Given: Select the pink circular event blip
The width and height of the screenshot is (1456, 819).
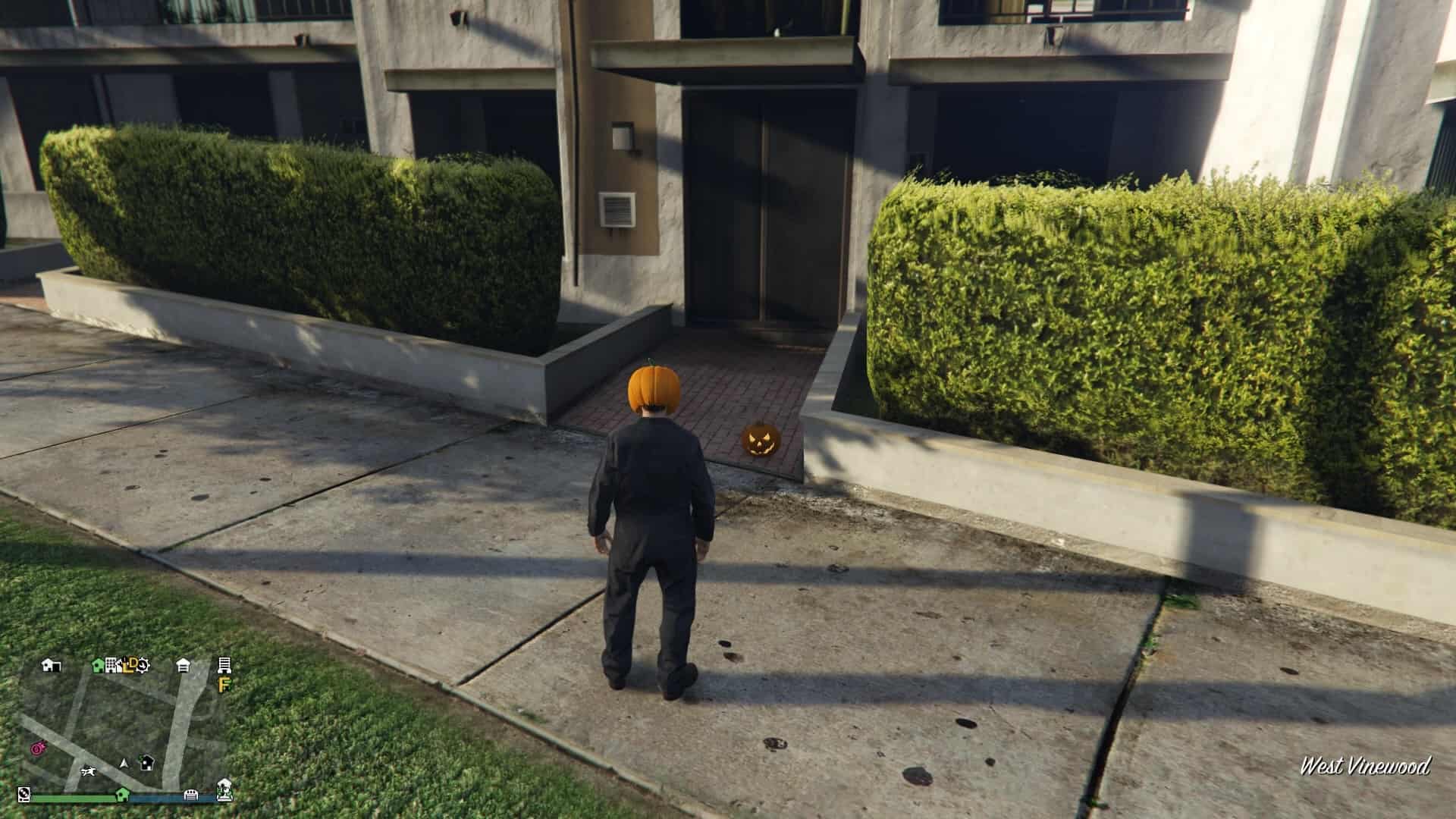Looking at the screenshot, I should click(x=37, y=748).
